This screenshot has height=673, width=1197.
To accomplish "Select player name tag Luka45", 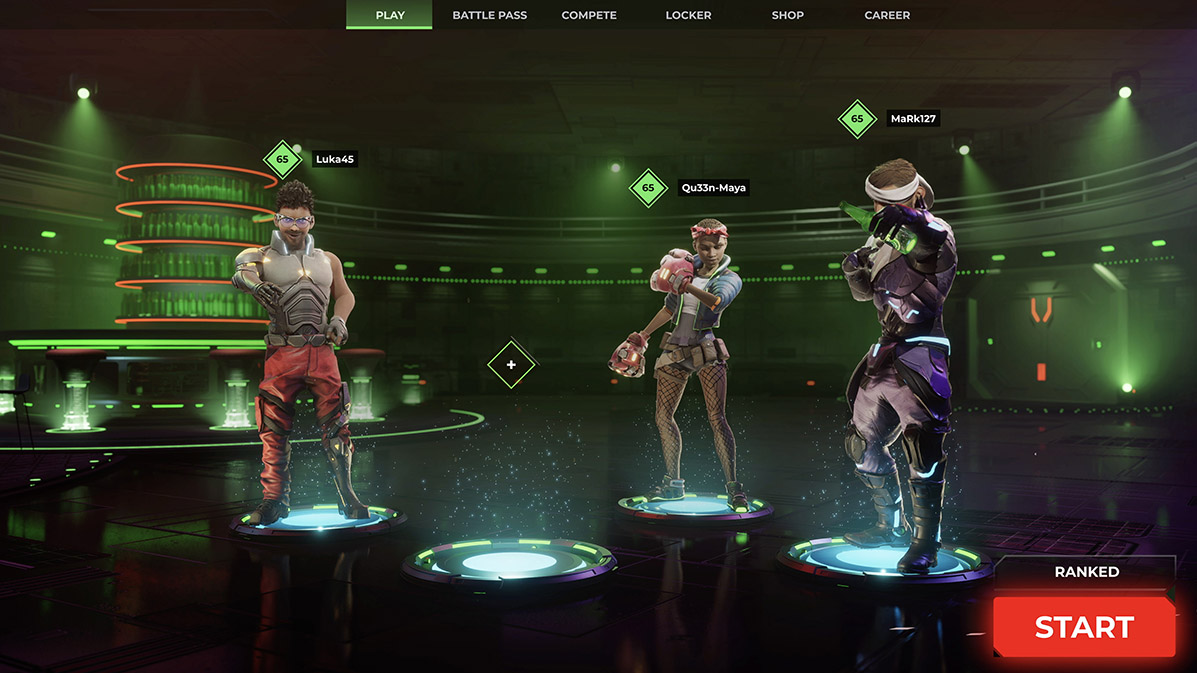I will pos(335,159).
